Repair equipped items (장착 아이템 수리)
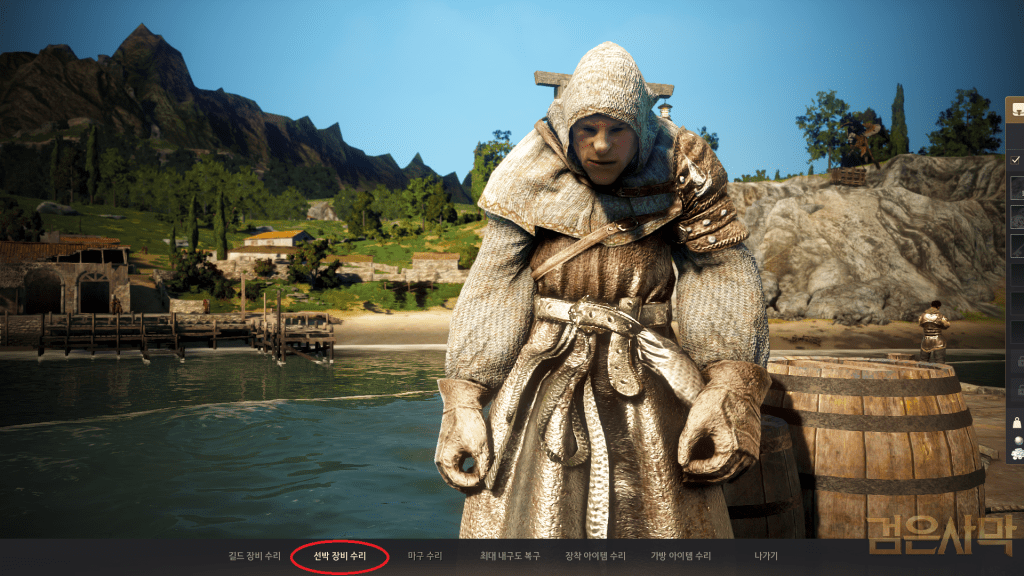The image size is (1024, 576). coord(596,556)
